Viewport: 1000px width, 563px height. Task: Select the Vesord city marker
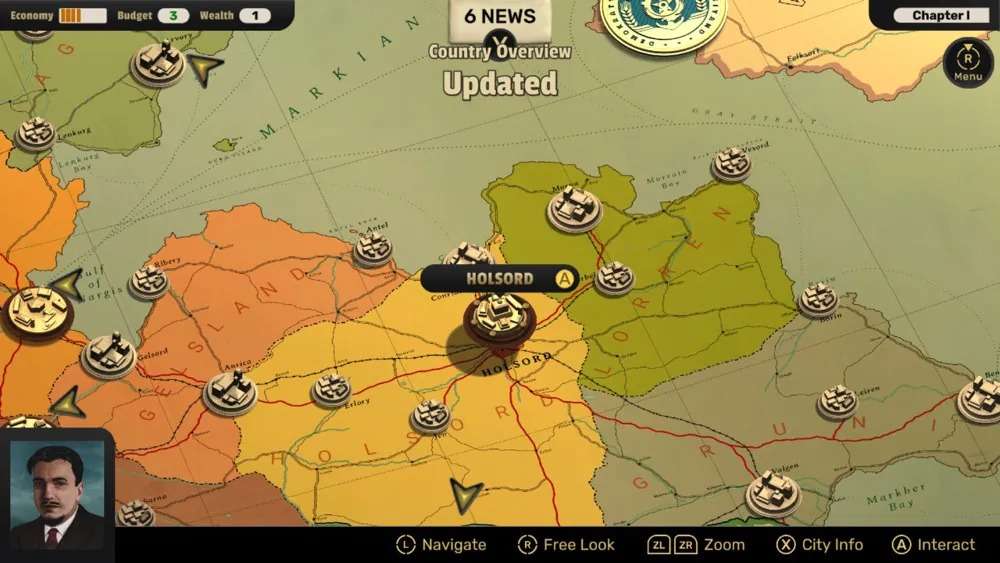click(731, 163)
